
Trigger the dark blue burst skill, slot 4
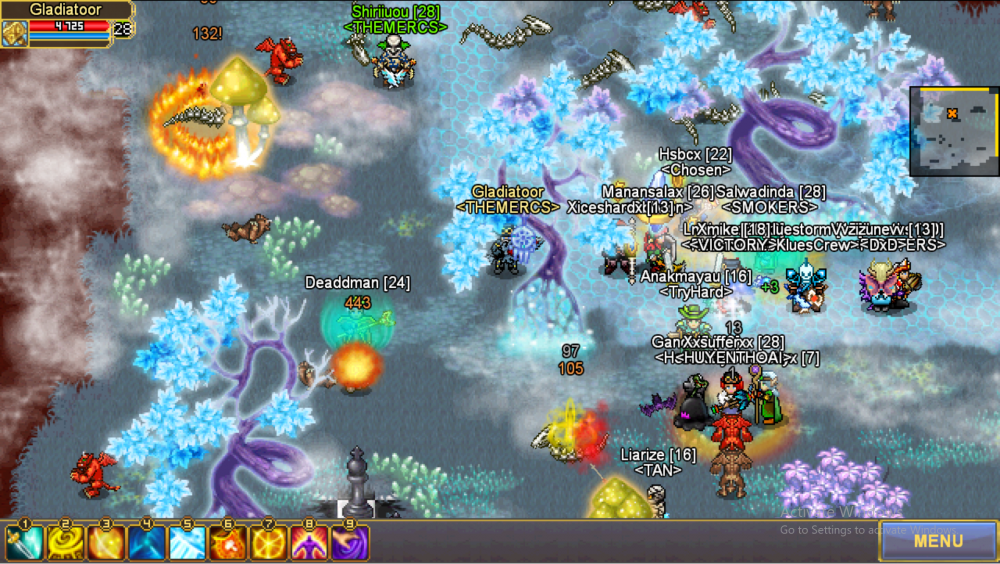[147, 543]
